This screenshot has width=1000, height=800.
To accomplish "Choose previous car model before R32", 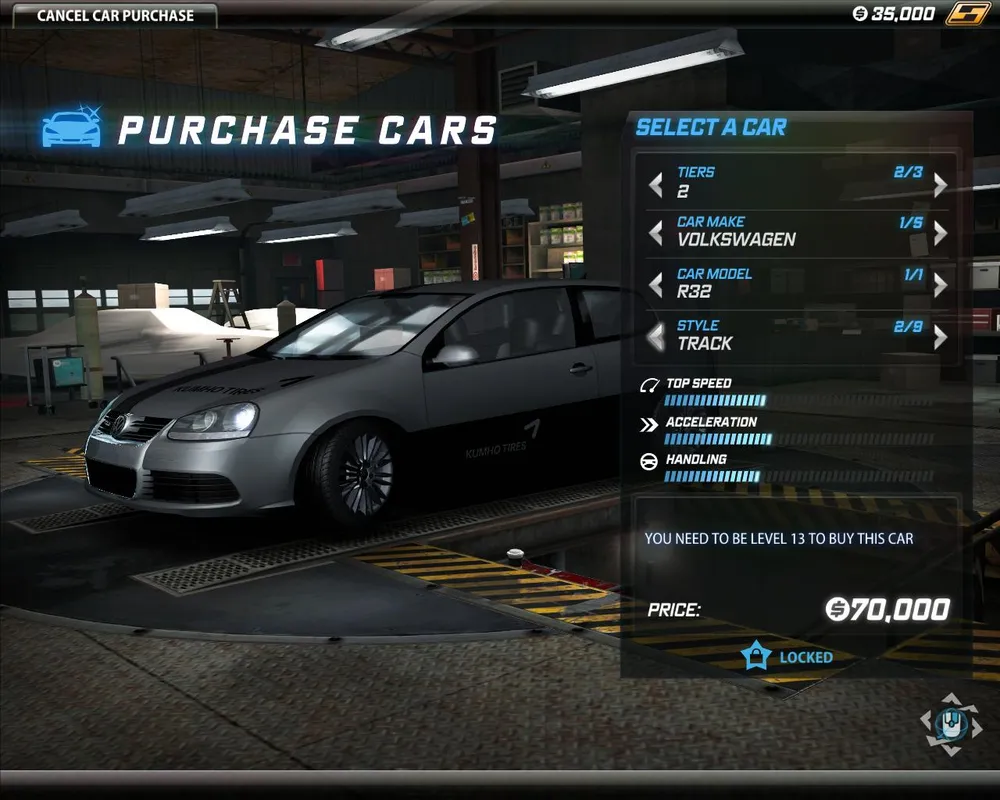I will 656,286.
